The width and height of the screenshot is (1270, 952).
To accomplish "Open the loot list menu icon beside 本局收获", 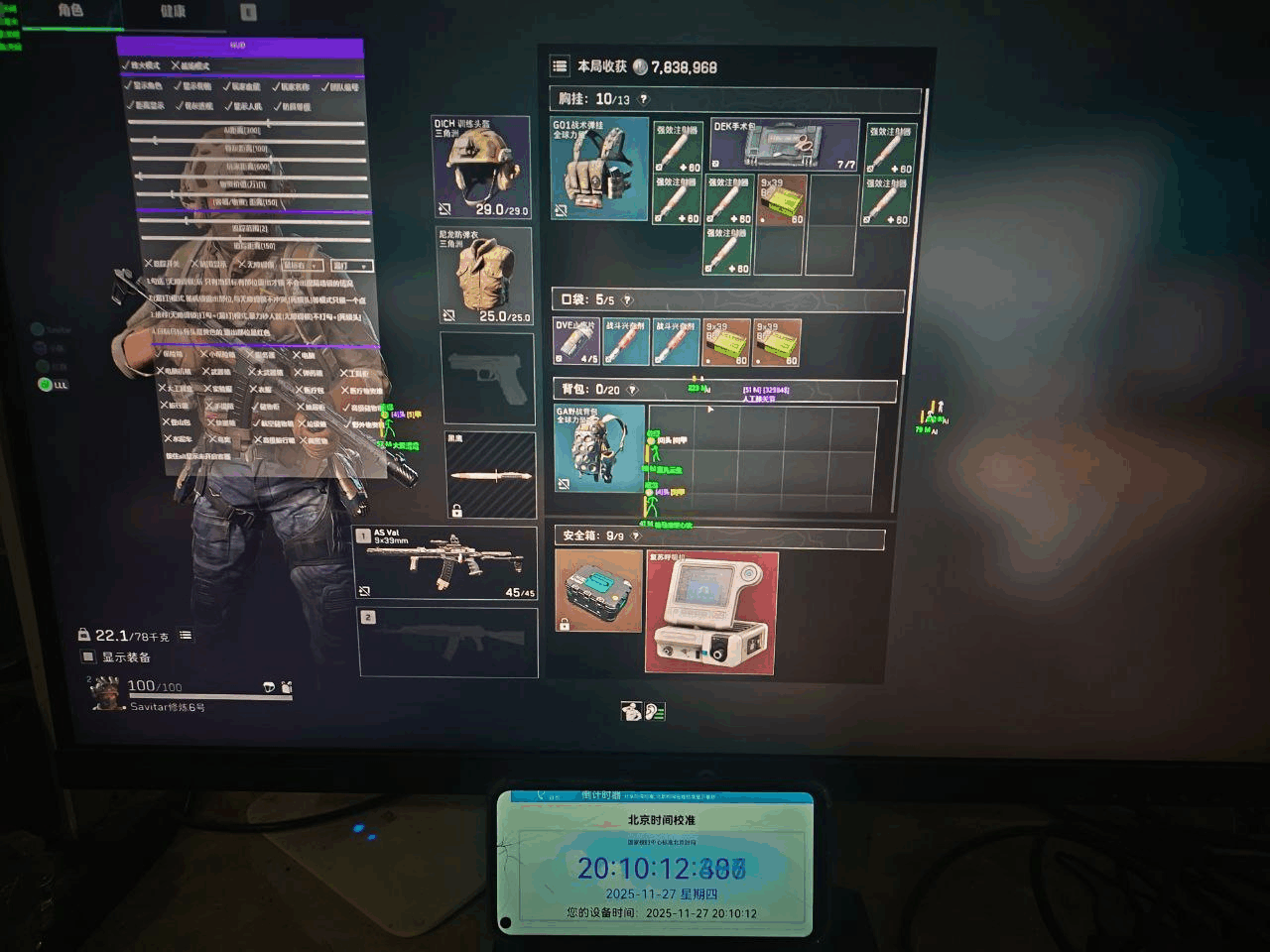I will point(560,66).
